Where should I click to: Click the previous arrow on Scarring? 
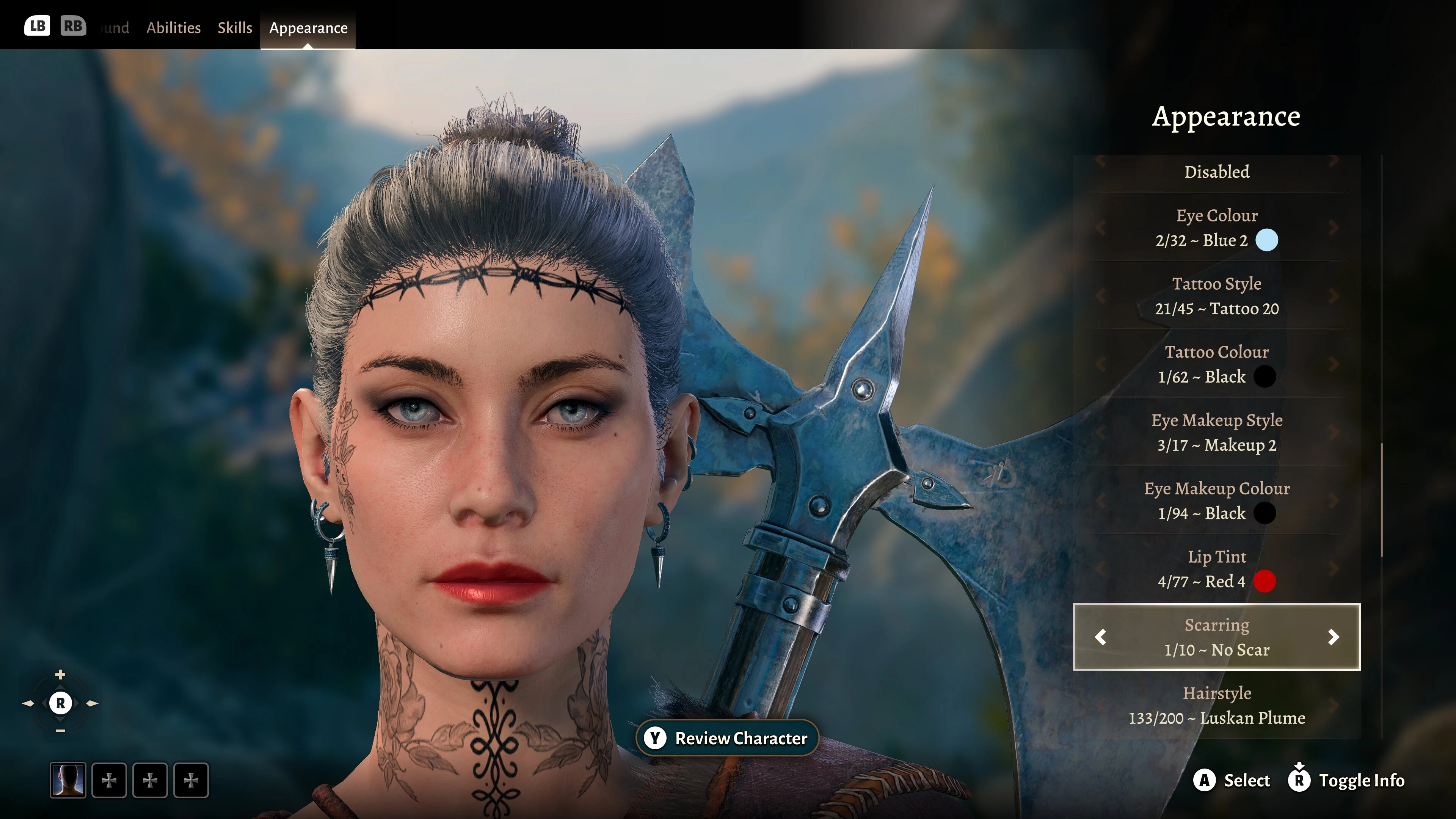(x=1100, y=637)
